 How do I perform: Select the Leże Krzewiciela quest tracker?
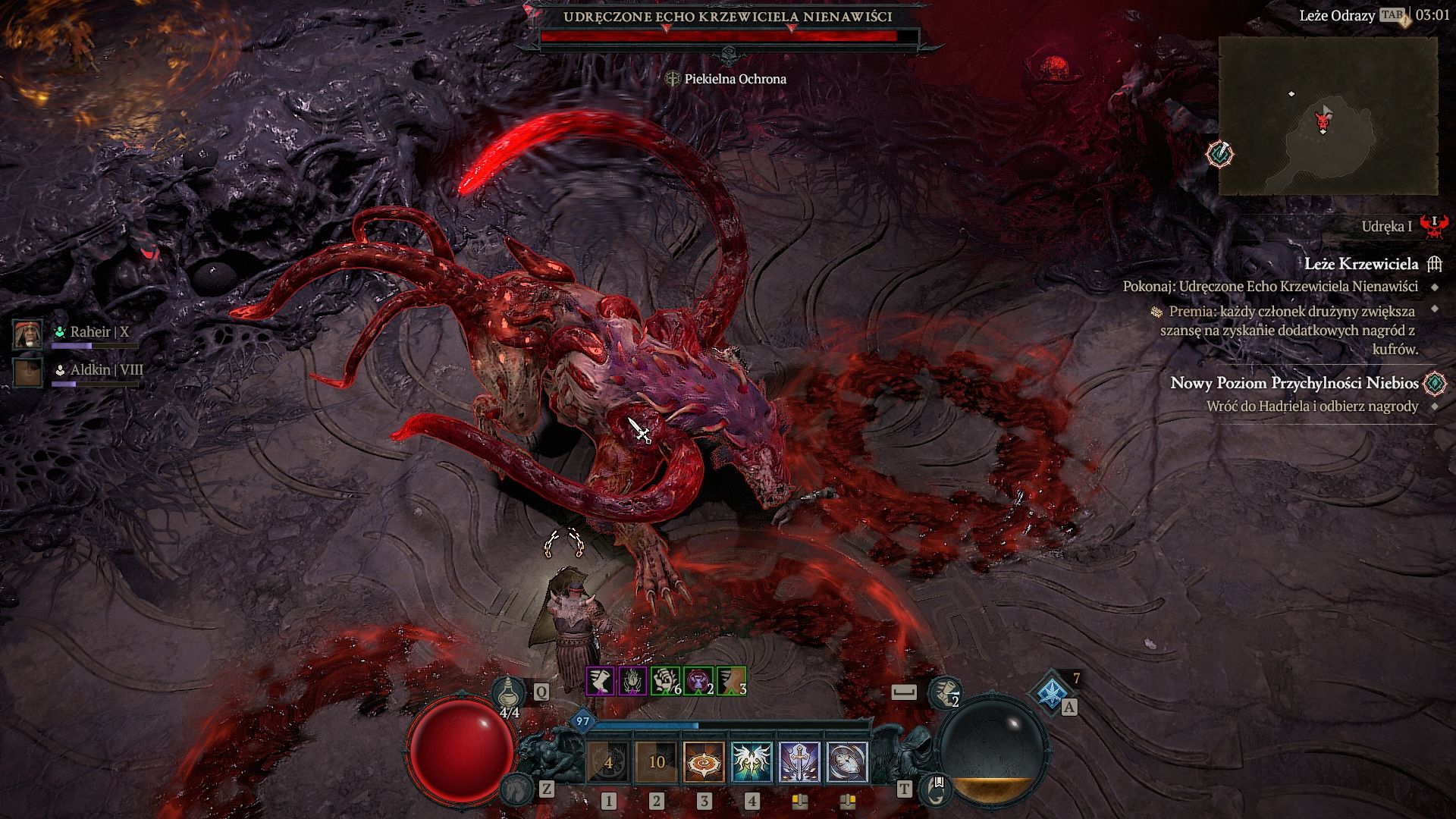click(x=1360, y=264)
